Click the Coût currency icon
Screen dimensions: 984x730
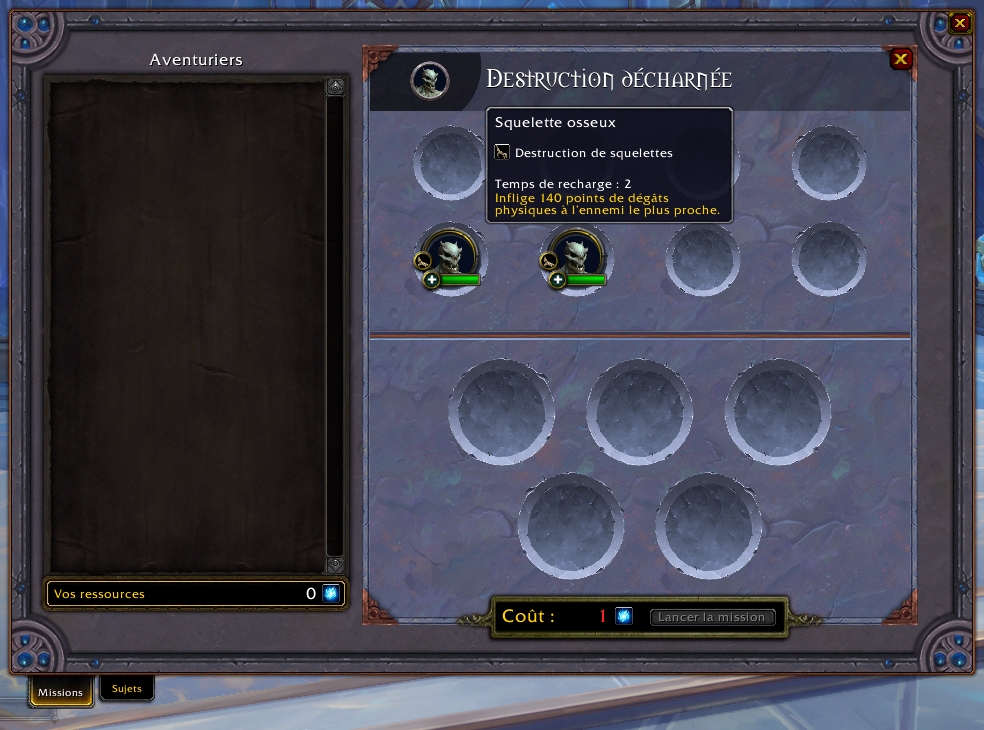pos(624,616)
